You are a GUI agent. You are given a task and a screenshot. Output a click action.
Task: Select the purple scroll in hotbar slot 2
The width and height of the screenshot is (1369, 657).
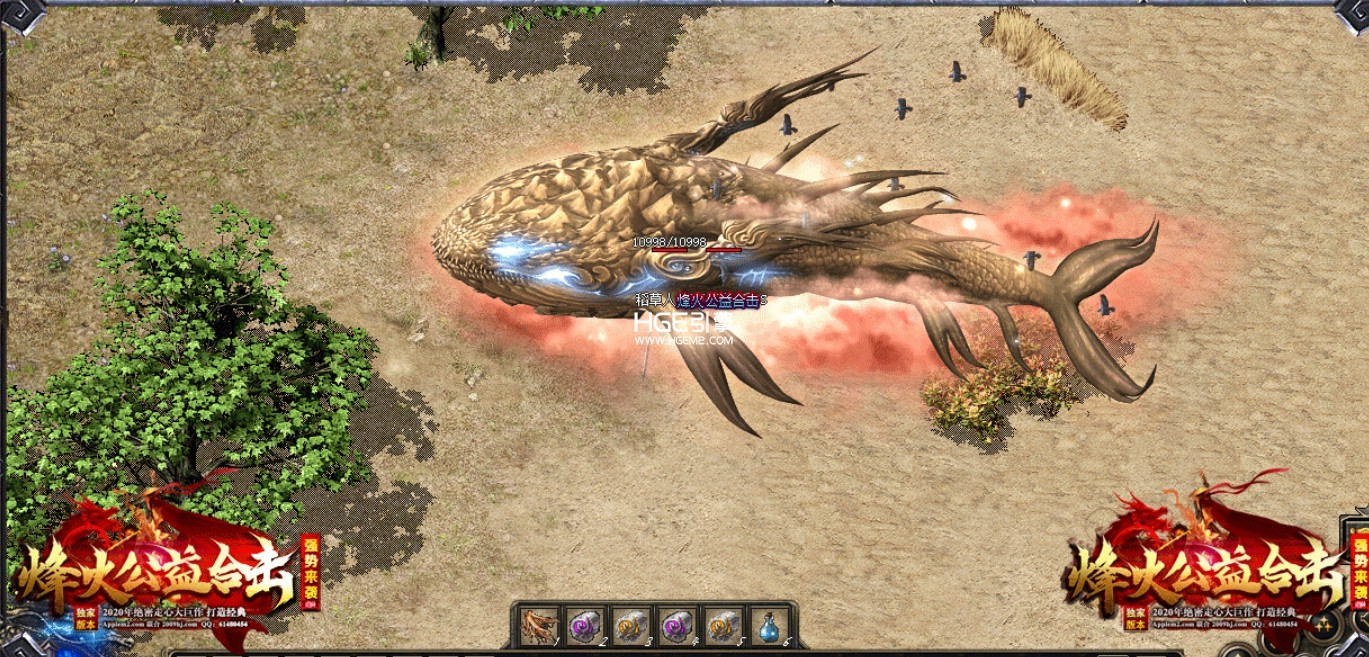(x=585, y=626)
